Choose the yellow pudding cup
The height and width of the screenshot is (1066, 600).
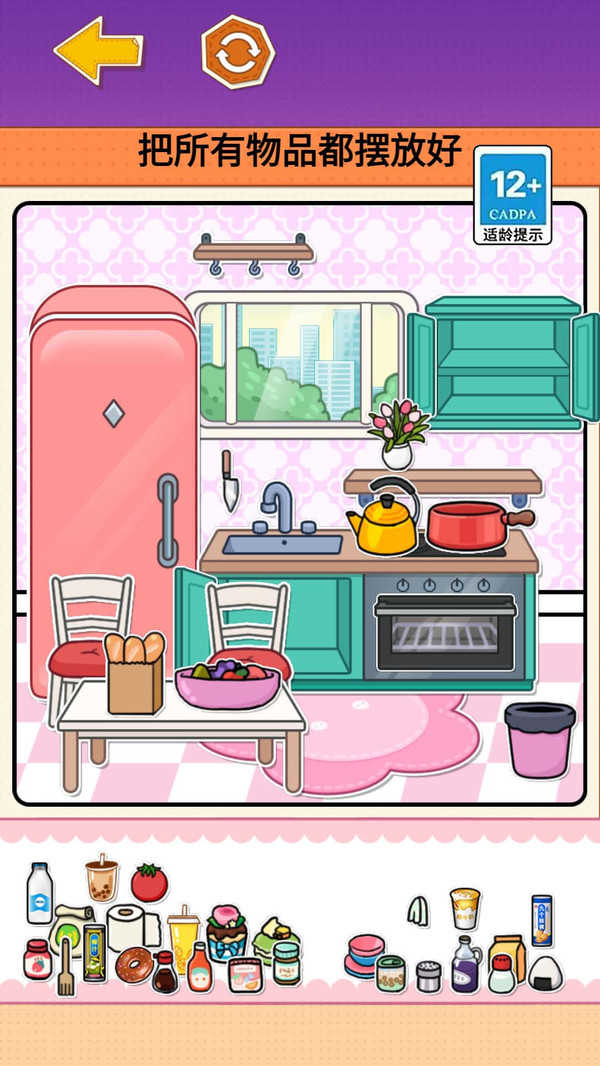[464, 908]
